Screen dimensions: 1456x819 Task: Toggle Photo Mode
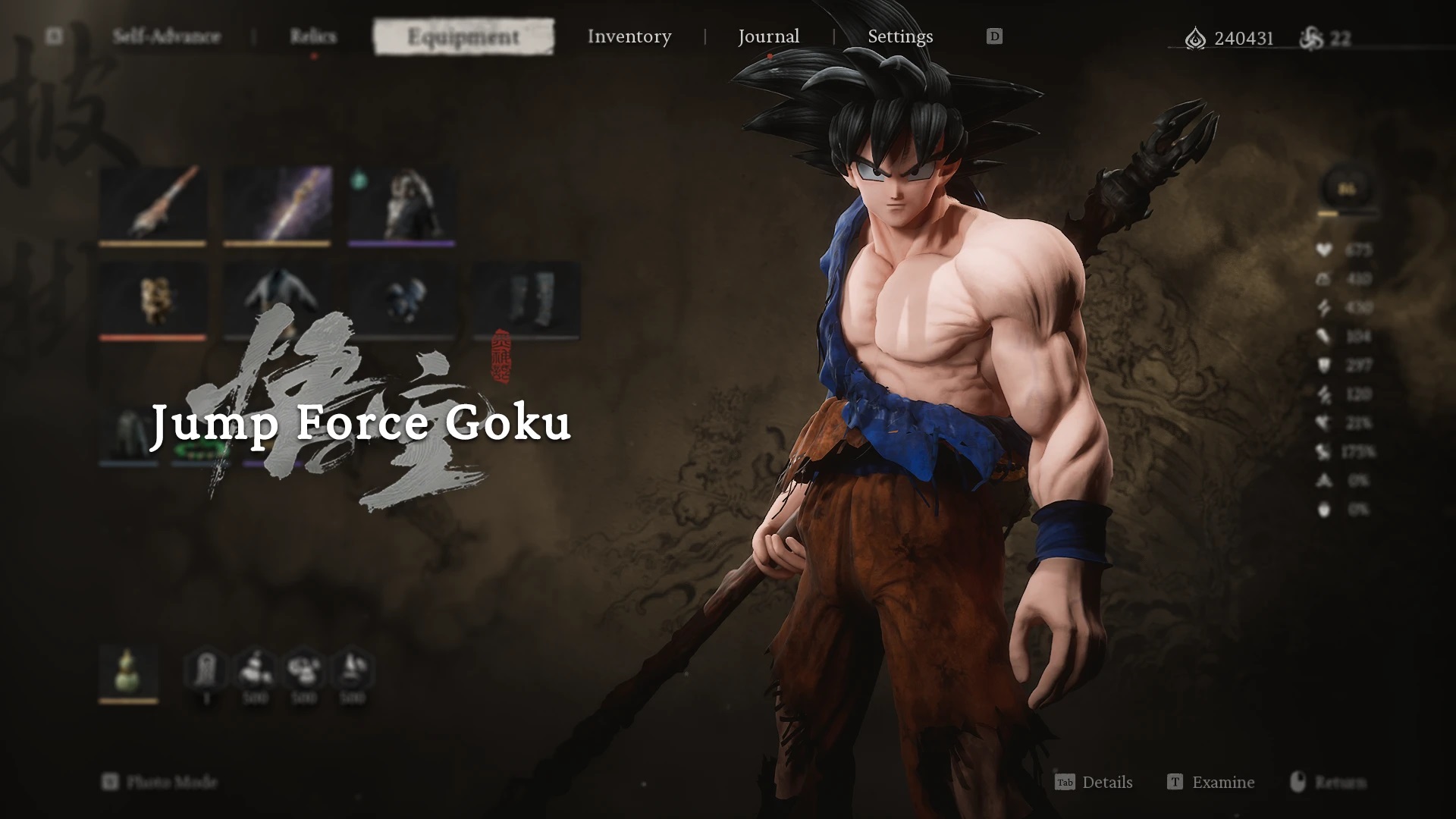[x=163, y=782]
